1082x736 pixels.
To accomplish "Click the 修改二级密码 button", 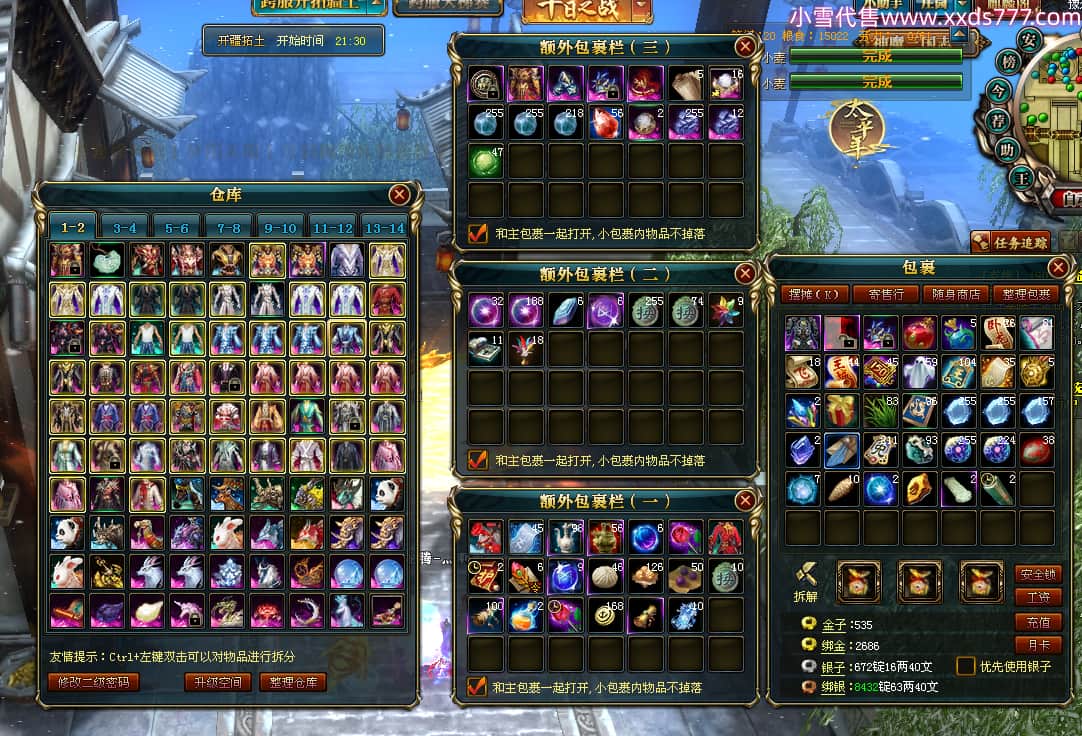I will 92,682.
